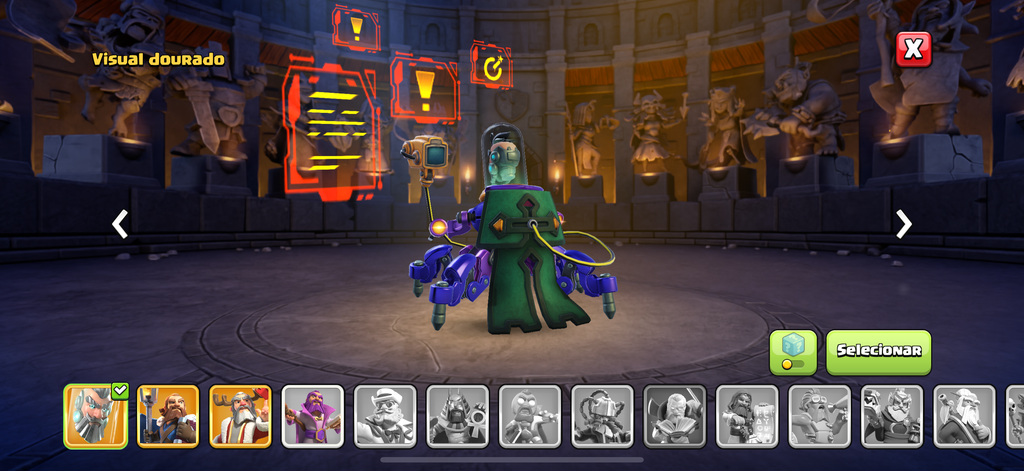Choose the Santa skin with antlers
The width and height of the screenshot is (1024, 471).
tap(240, 415)
